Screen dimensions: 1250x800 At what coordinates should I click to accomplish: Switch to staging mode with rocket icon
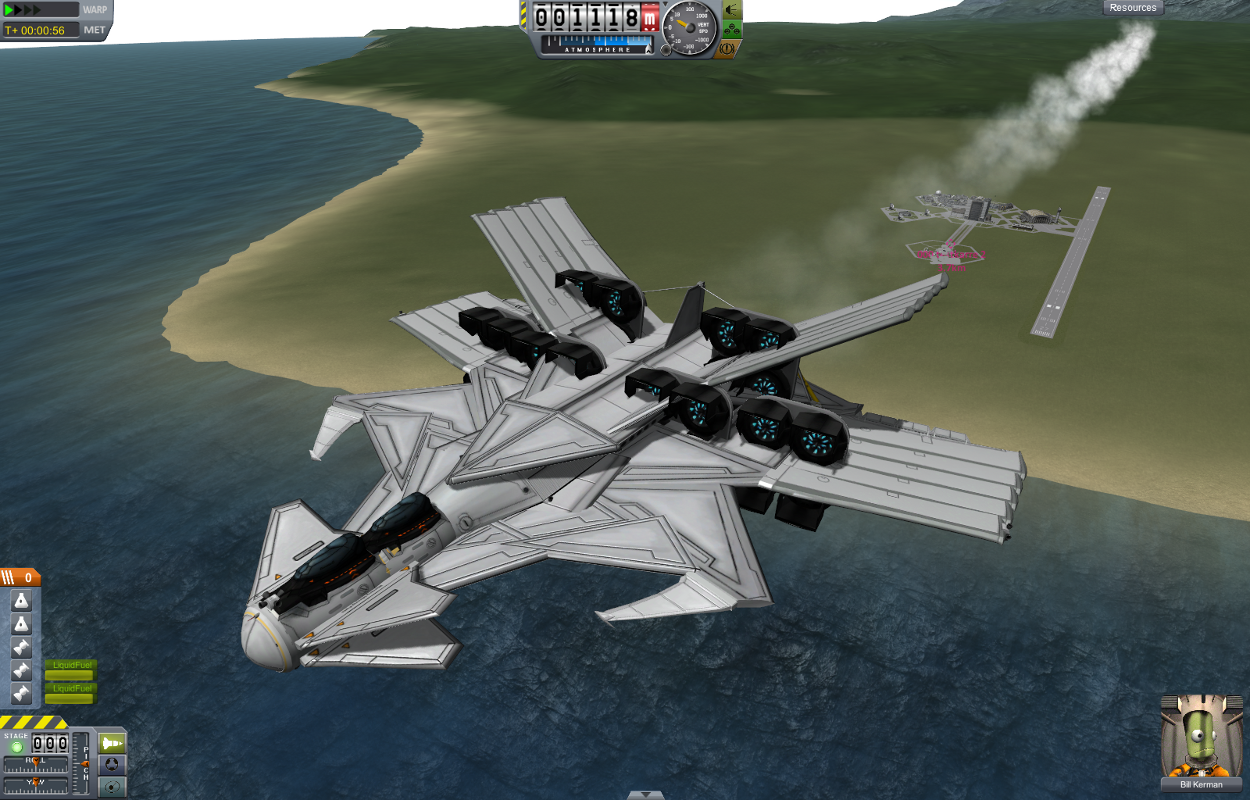112,743
